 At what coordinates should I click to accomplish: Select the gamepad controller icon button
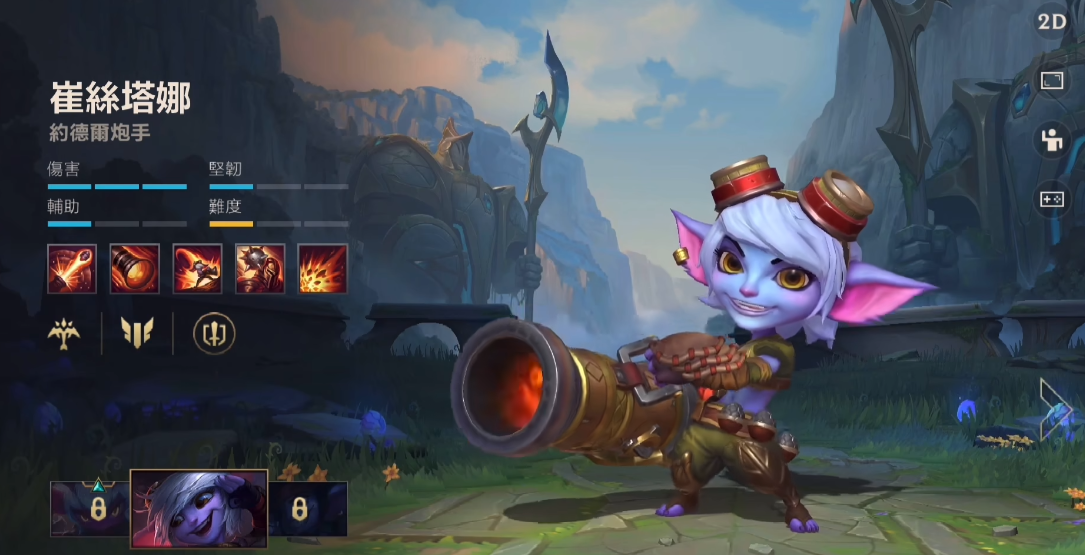(1051, 199)
